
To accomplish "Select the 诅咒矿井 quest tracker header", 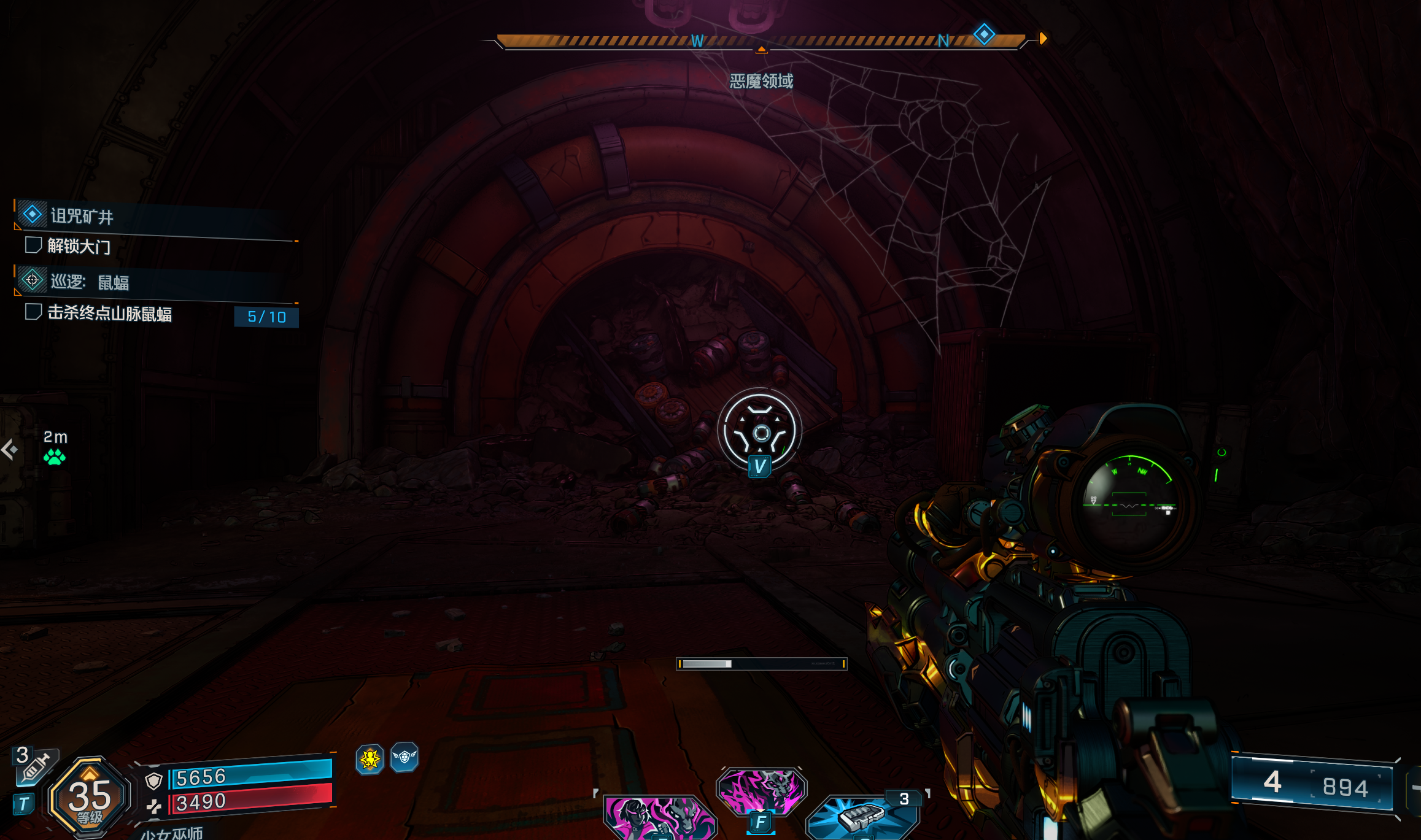I will (x=82, y=216).
